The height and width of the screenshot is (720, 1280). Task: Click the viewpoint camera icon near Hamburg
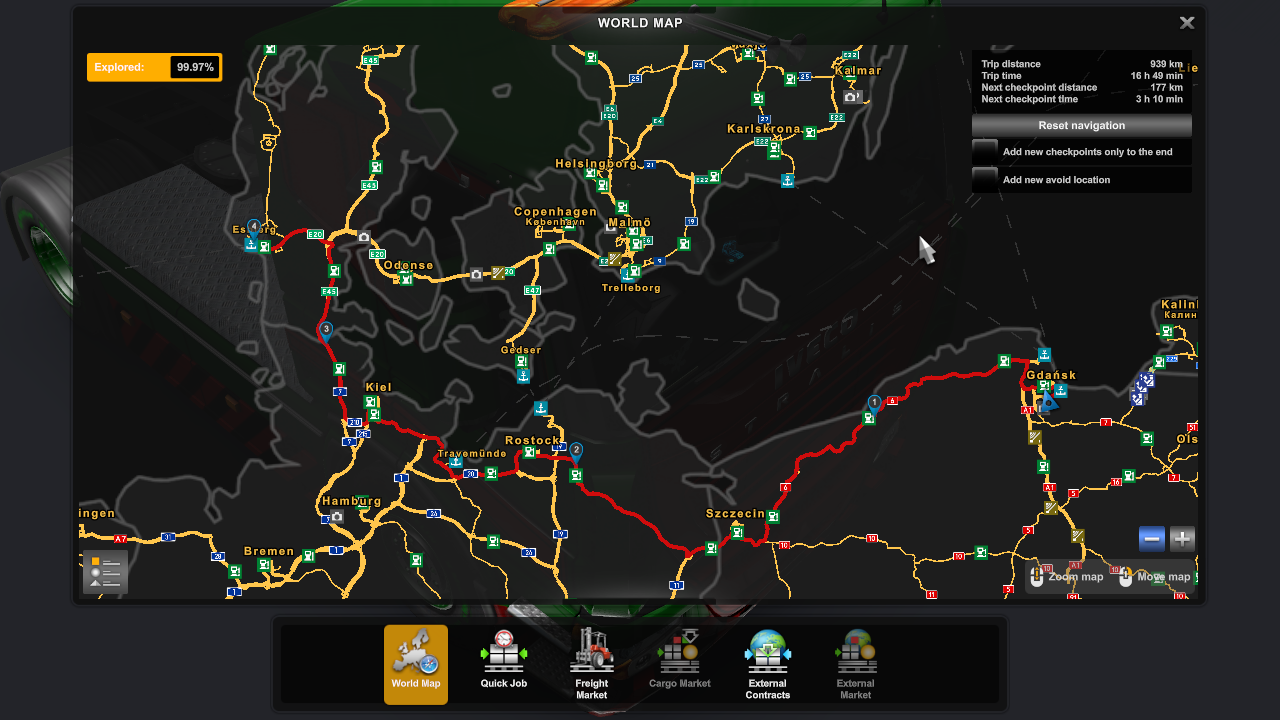point(337,517)
